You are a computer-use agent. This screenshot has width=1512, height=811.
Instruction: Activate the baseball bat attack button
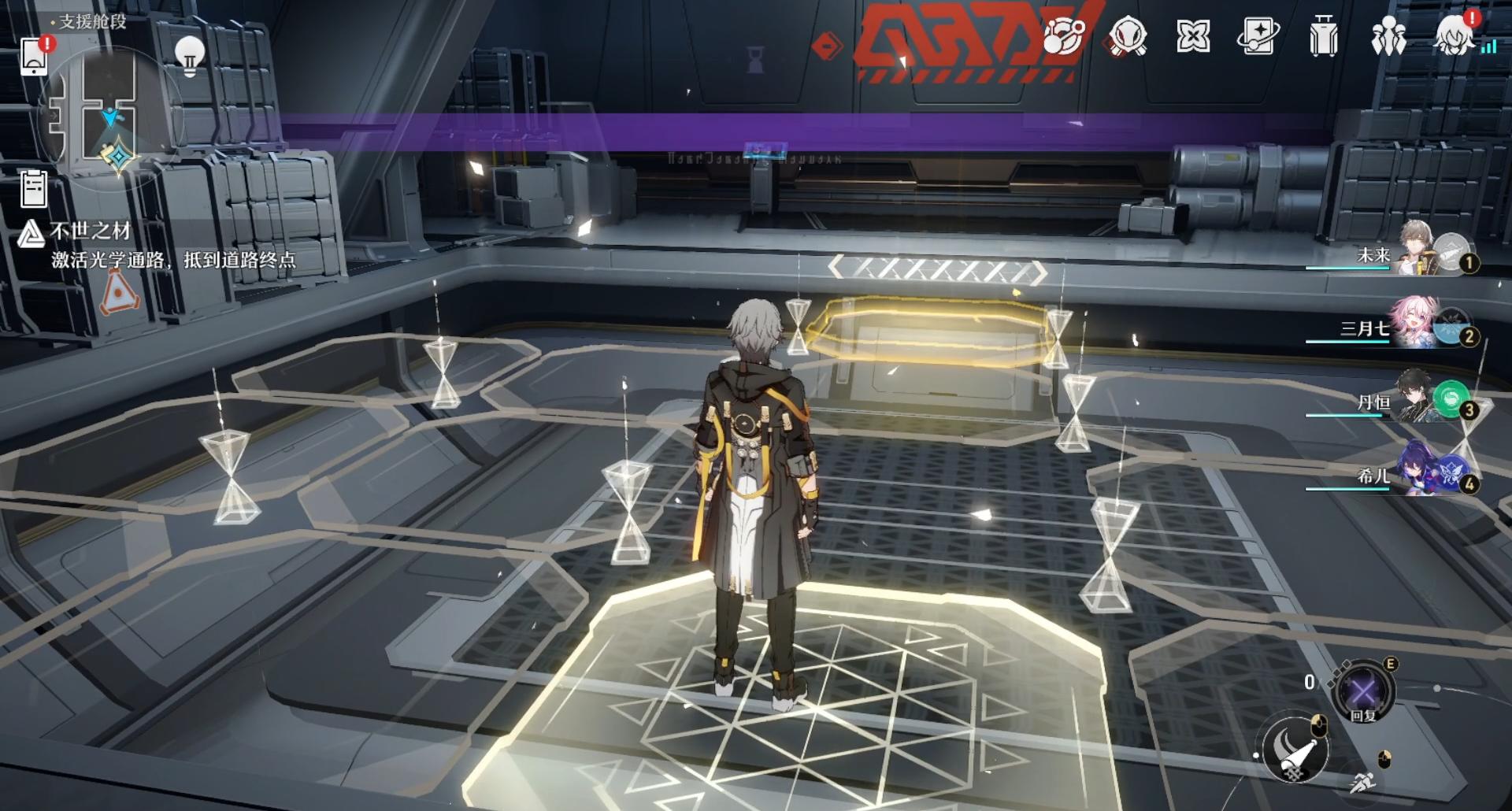(x=1295, y=750)
